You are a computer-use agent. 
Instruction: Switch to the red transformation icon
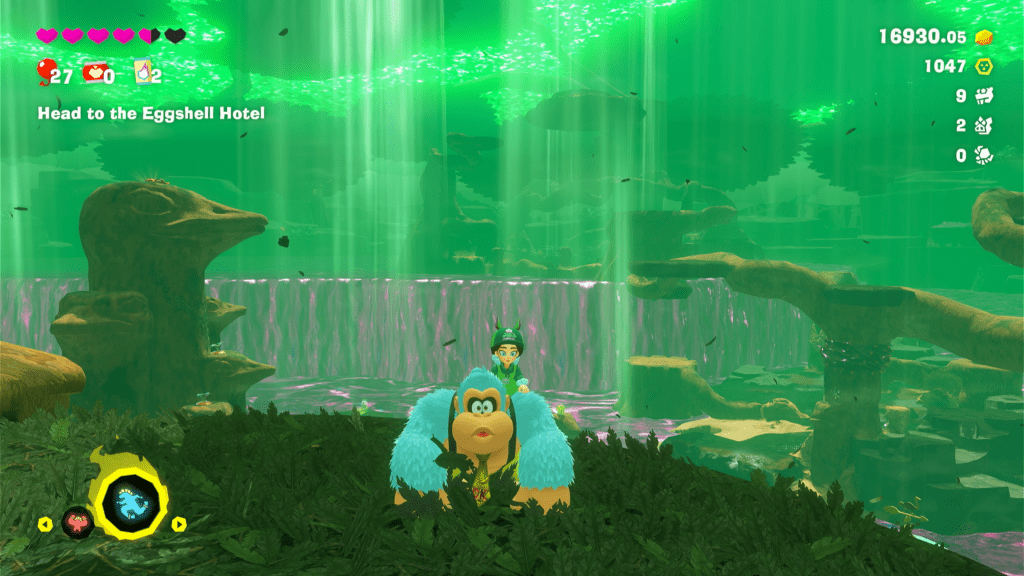[77, 521]
